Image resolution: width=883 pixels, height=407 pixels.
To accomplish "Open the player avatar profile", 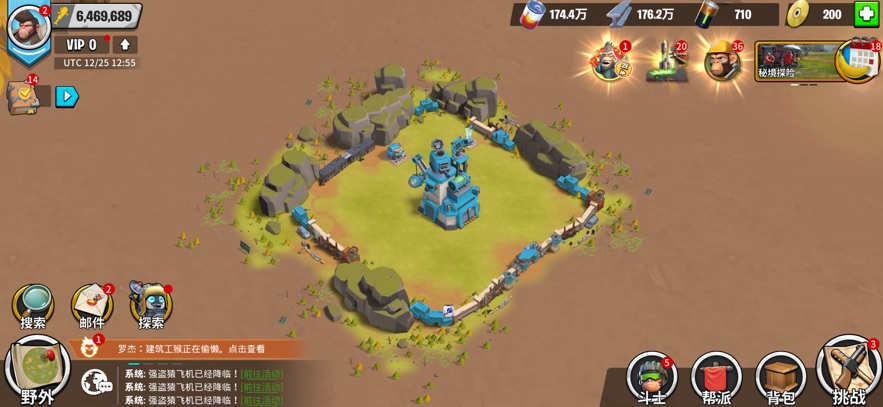I will [28, 25].
